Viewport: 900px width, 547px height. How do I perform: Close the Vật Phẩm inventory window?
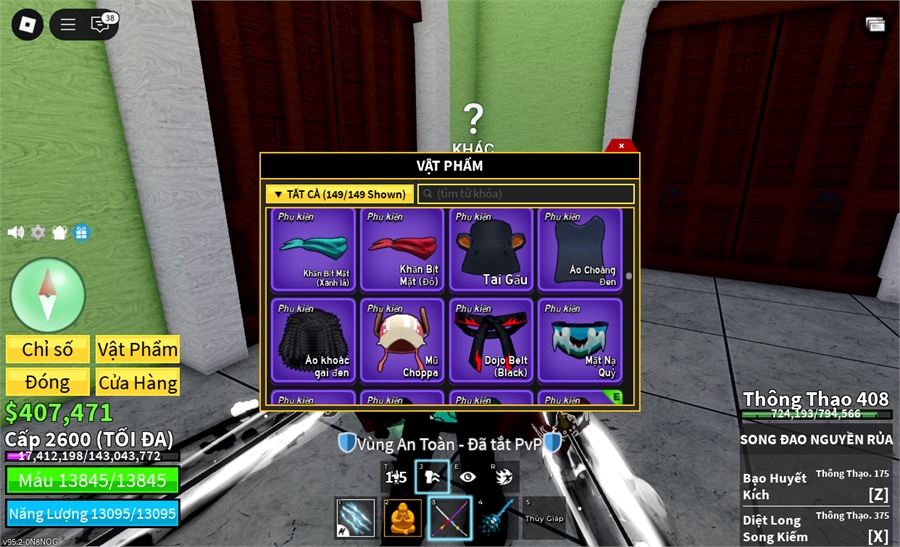pyautogui.click(x=621, y=146)
